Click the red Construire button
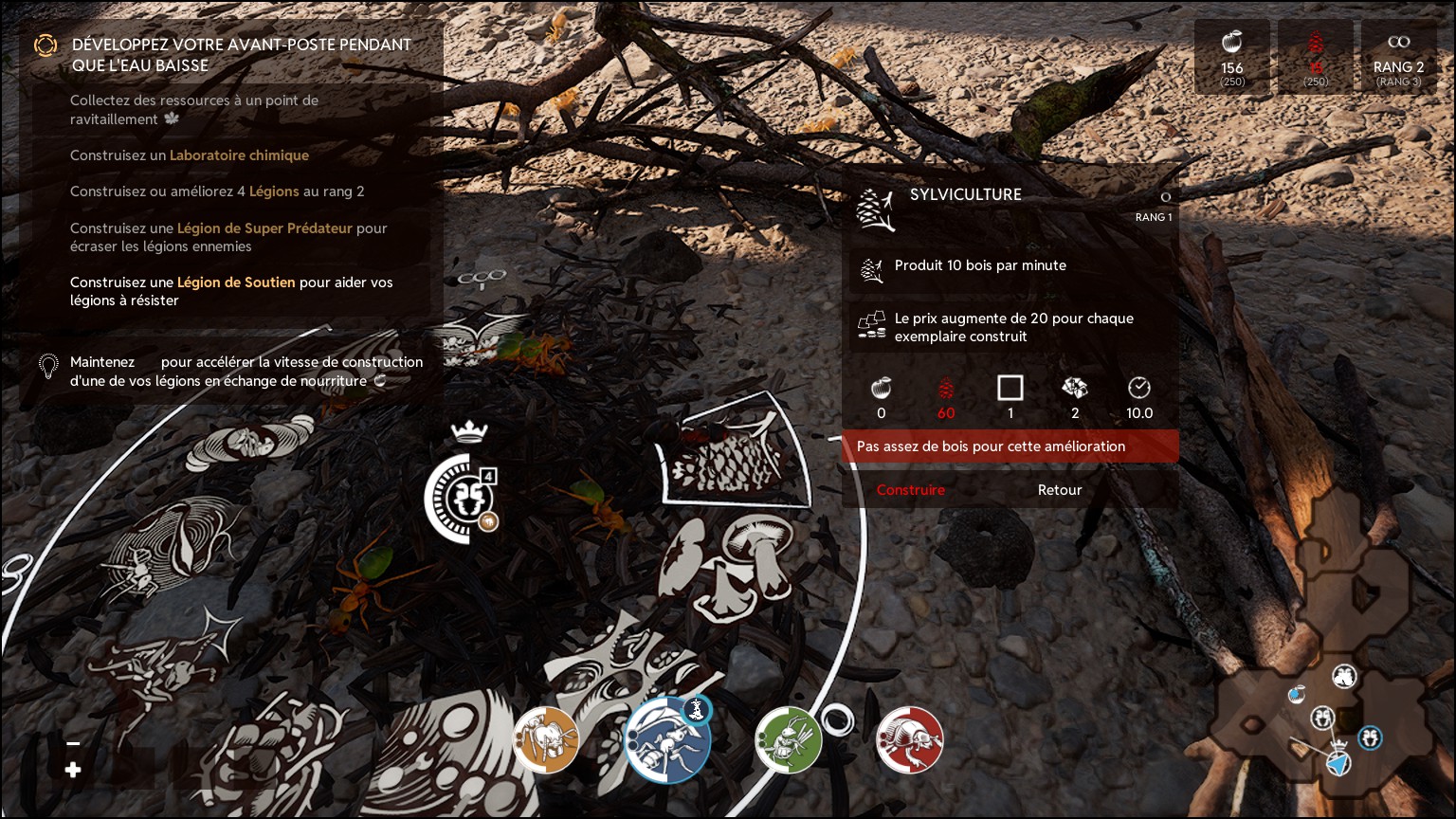The height and width of the screenshot is (819, 1456). pos(910,490)
